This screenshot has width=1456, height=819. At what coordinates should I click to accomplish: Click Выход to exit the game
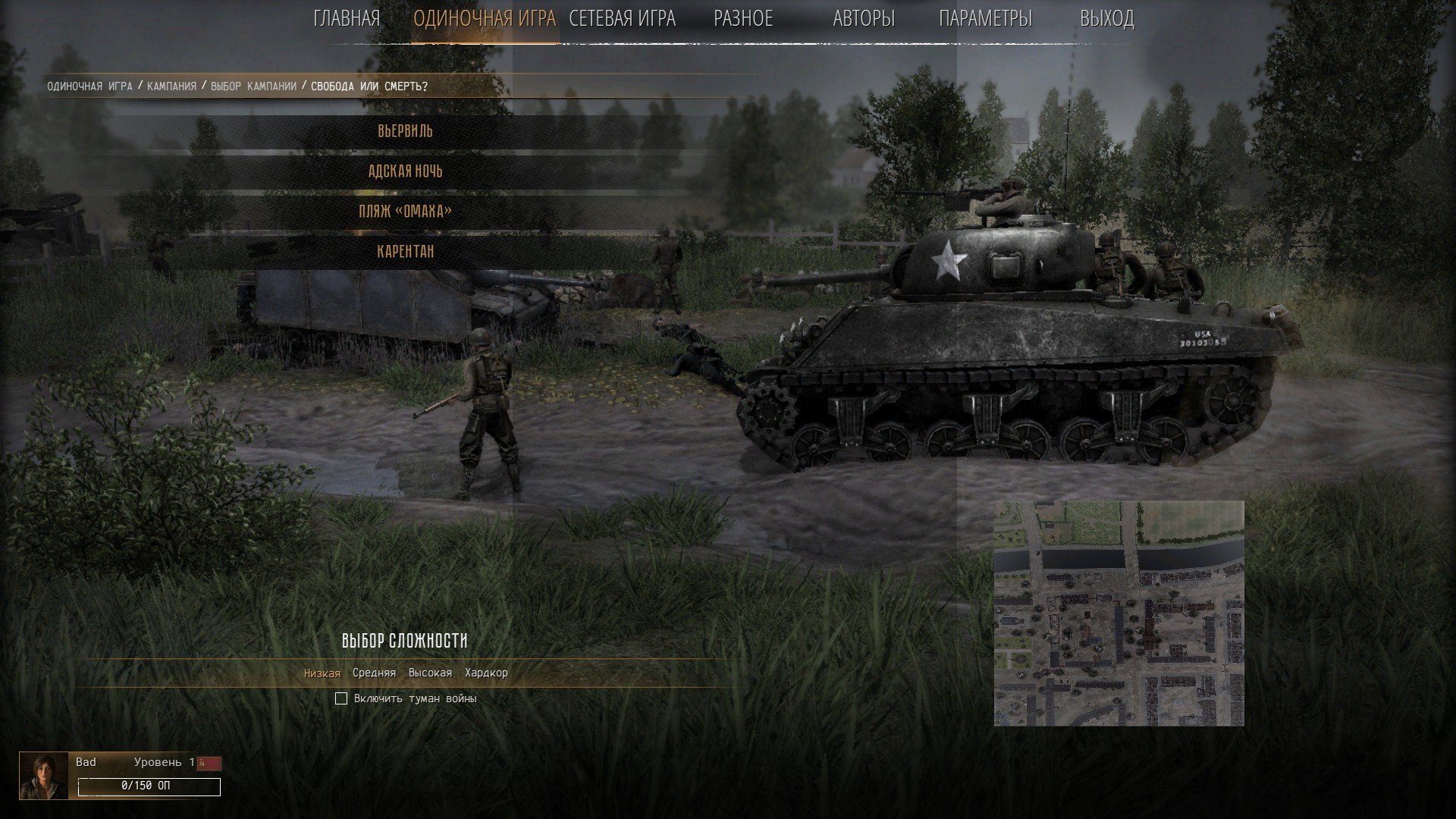point(1106,19)
